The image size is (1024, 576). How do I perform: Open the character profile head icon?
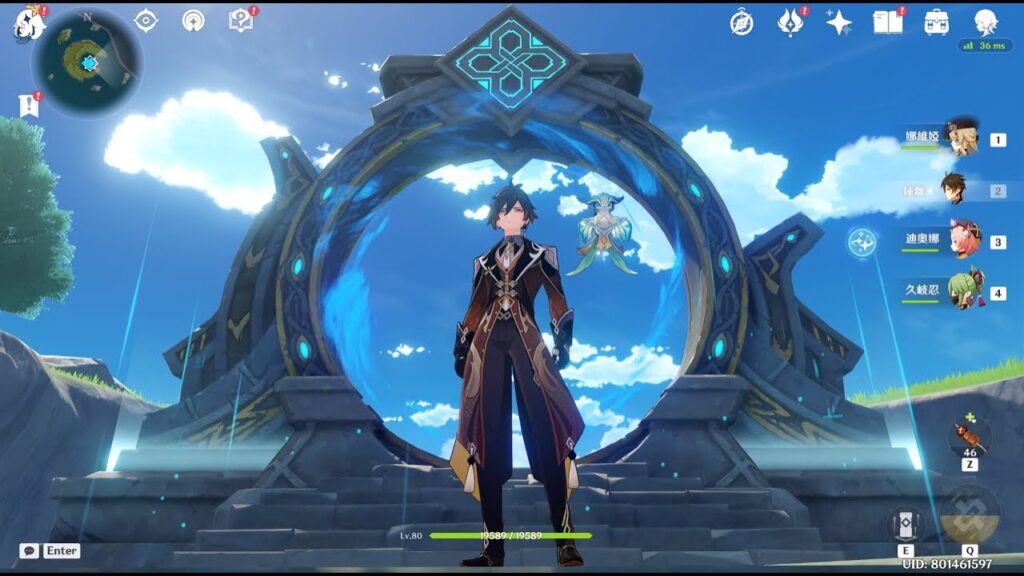point(986,22)
